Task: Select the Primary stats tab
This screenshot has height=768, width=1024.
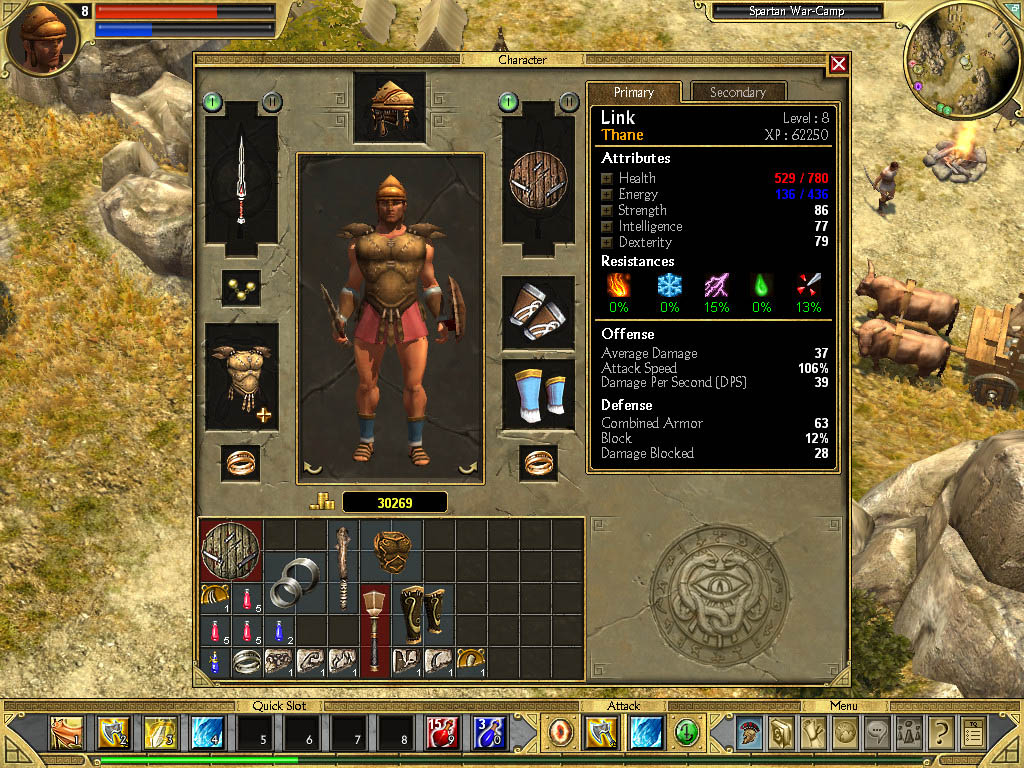Action: (634, 92)
